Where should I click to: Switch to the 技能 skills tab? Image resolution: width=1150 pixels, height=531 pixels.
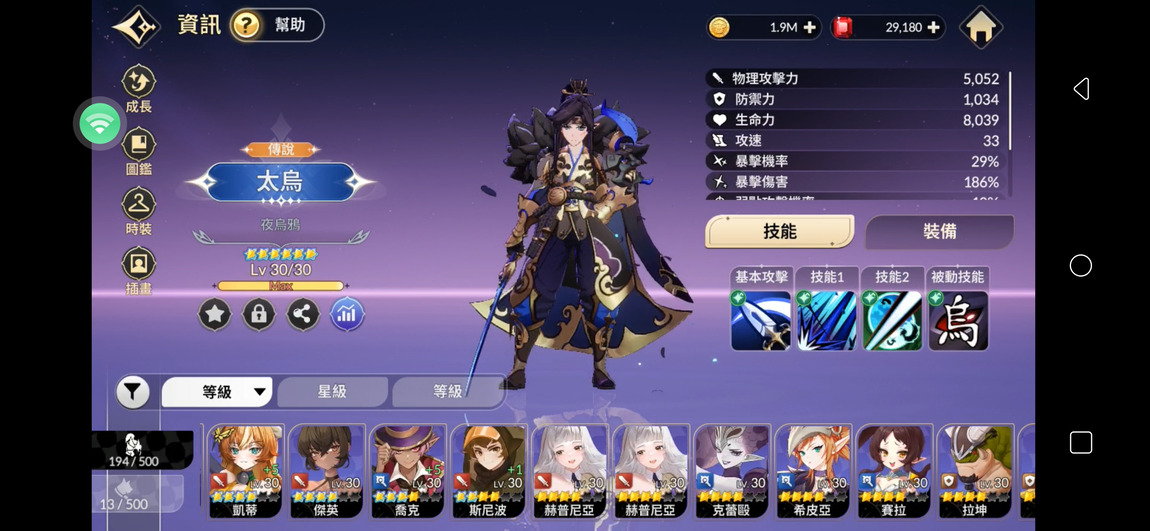779,232
